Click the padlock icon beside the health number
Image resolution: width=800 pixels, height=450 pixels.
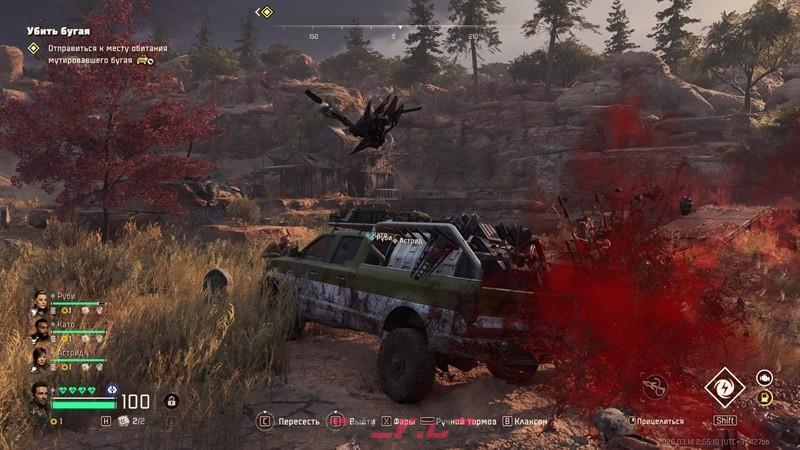tap(171, 401)
